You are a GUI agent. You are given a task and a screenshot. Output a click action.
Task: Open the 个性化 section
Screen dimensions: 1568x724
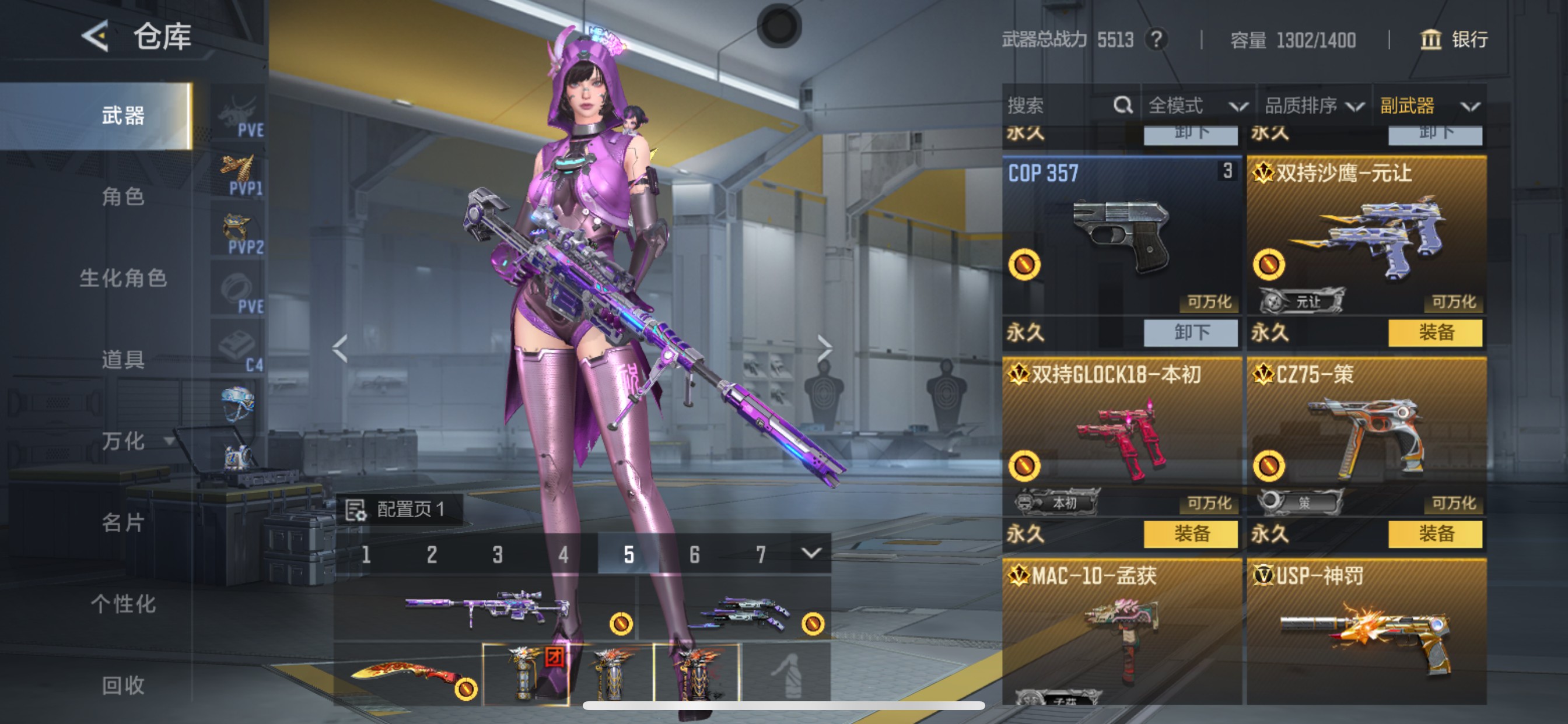123,604
